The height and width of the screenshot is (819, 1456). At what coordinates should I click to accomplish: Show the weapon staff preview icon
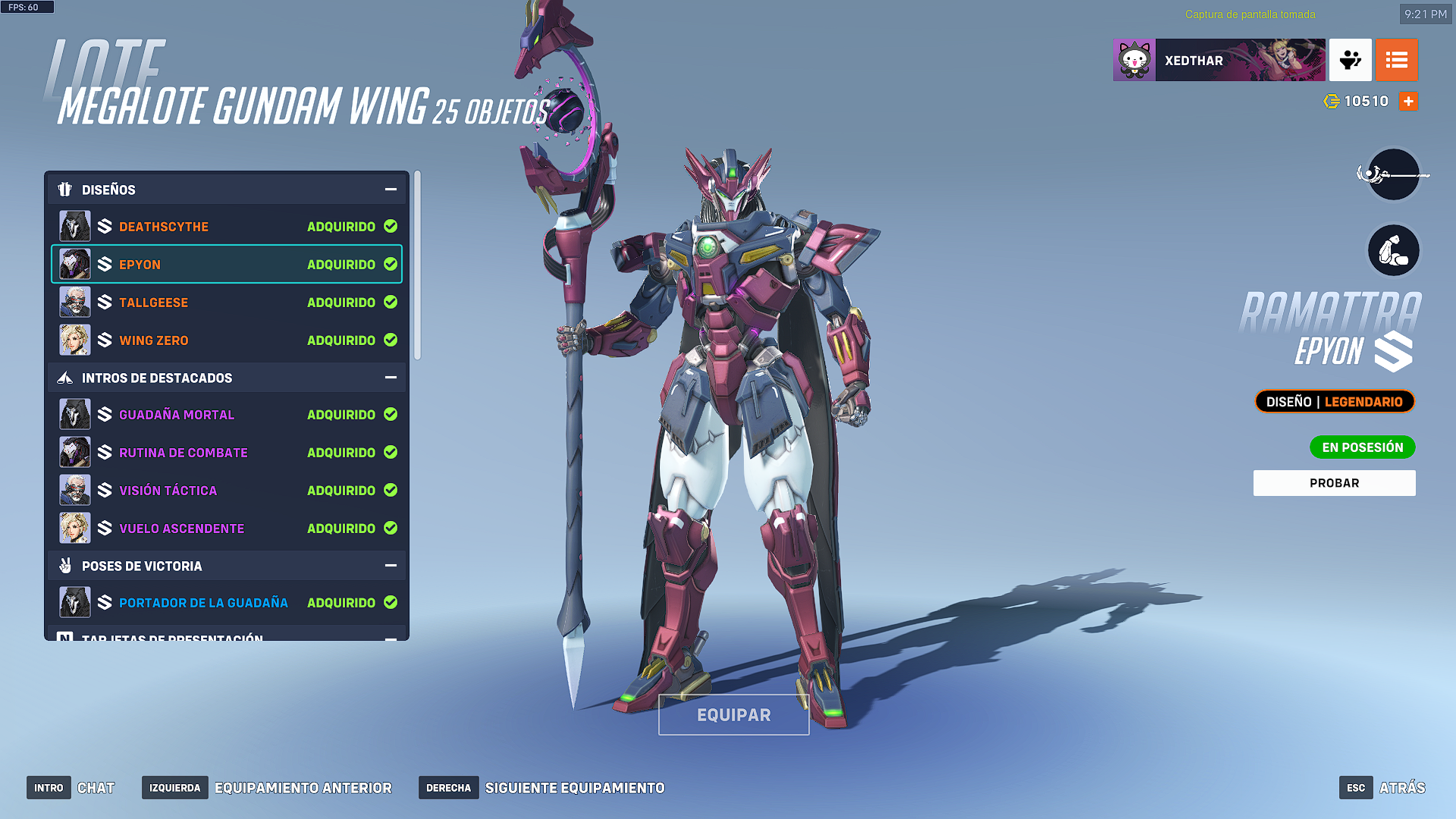tap(1393, 175)
